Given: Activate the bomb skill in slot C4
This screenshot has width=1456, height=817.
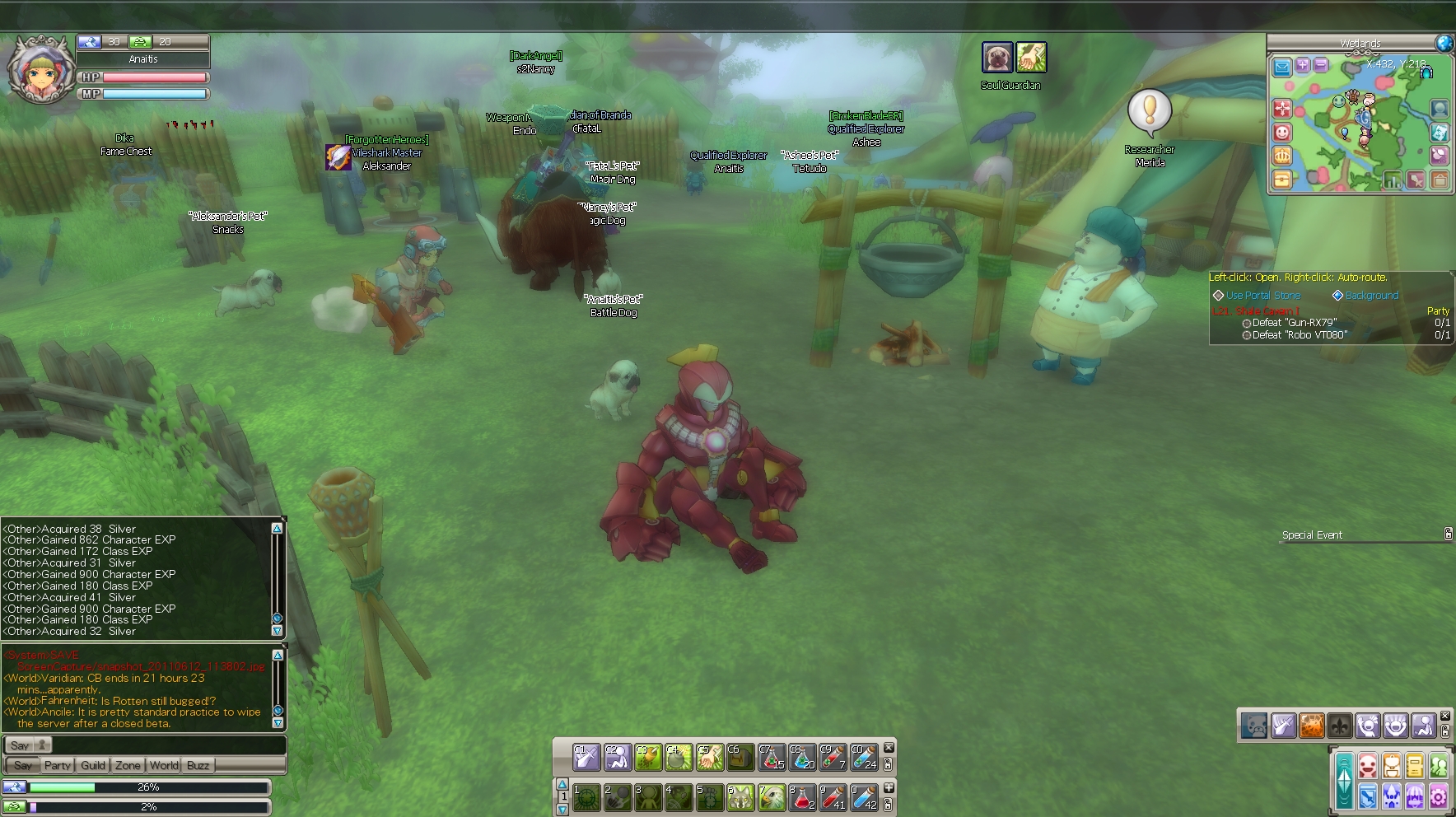Looking at the screenshot, I should pos(679,757).
